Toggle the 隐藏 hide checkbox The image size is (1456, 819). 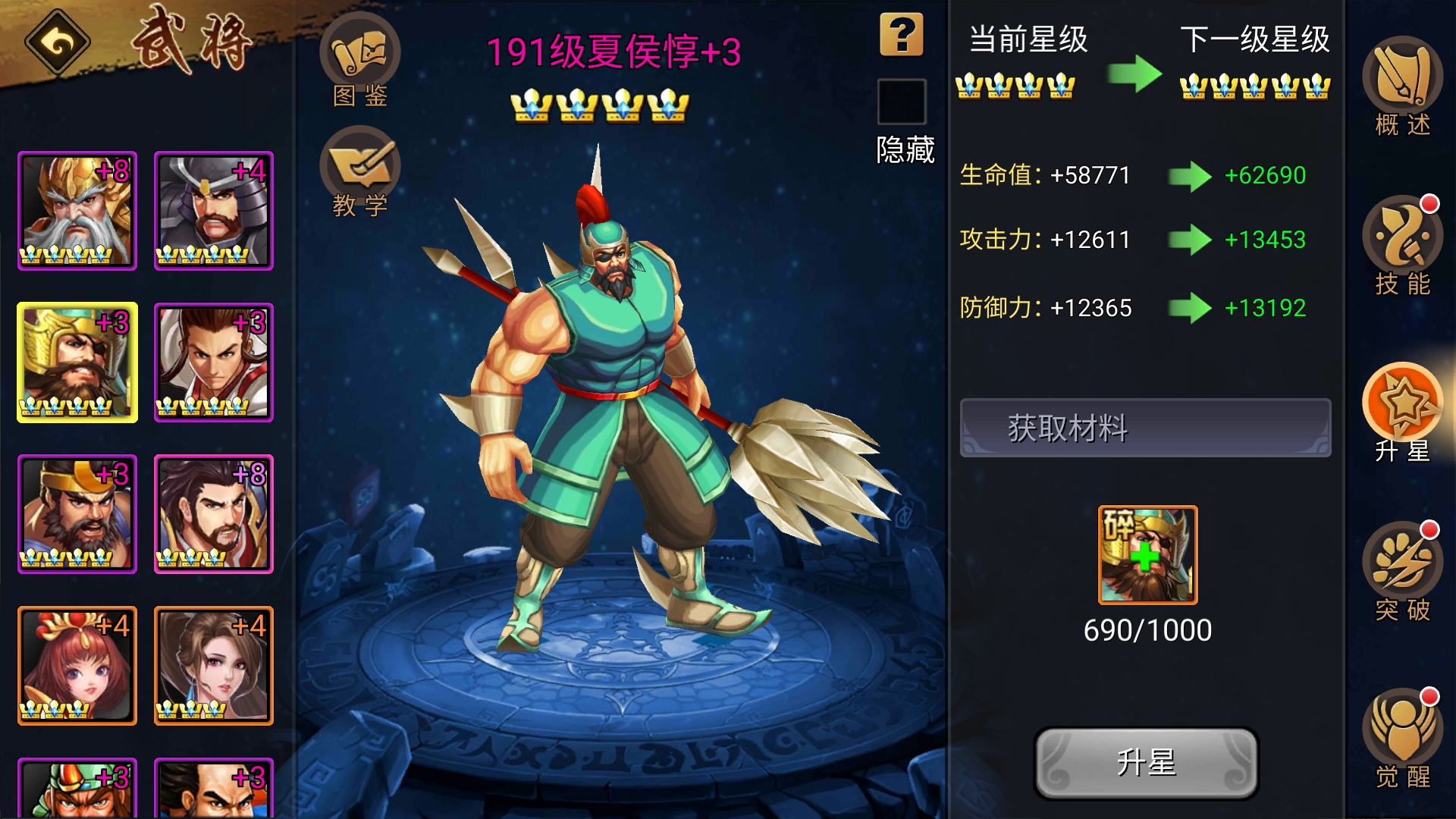tap(901, 102)
